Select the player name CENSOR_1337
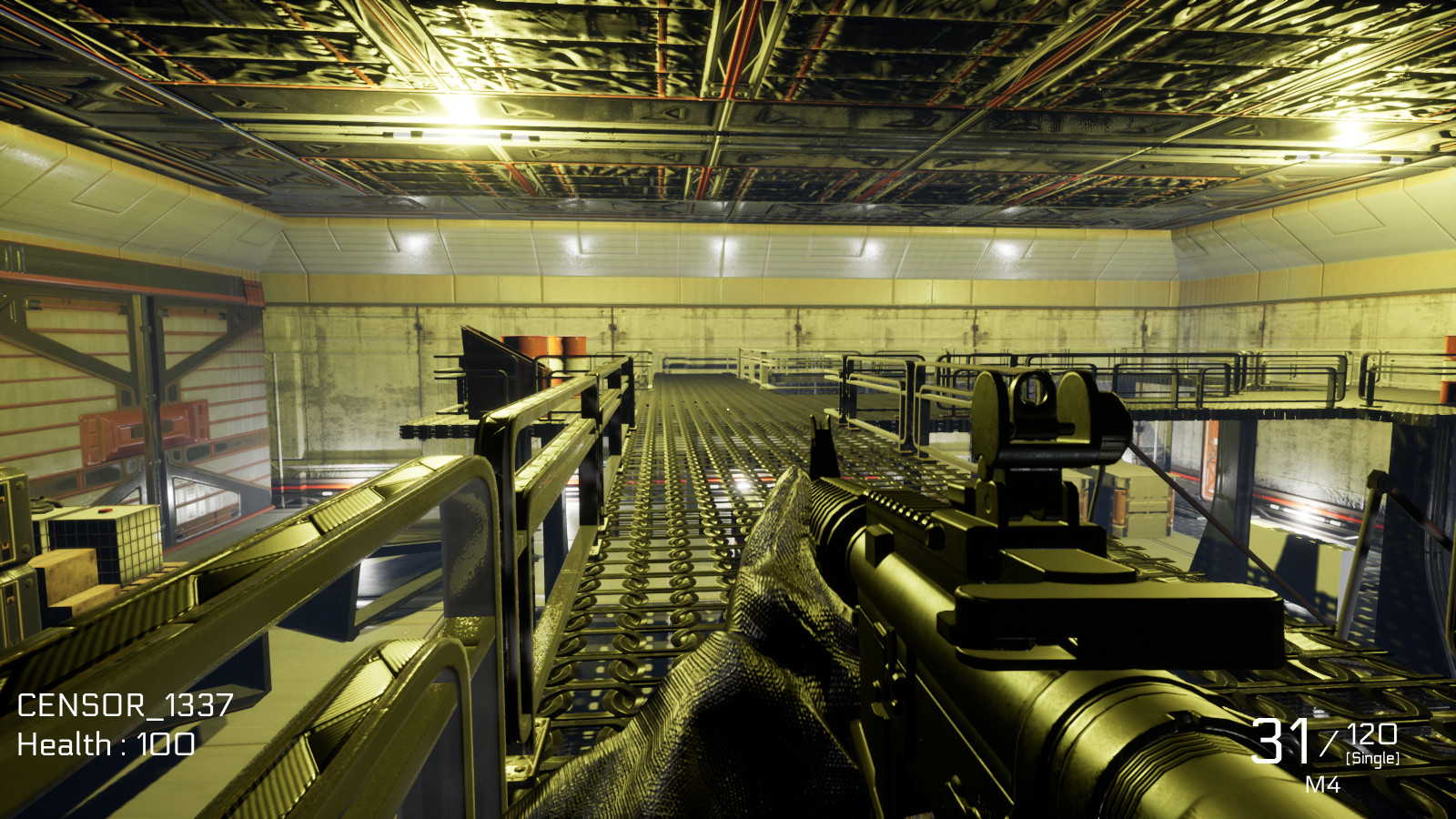 click(126, 703)
